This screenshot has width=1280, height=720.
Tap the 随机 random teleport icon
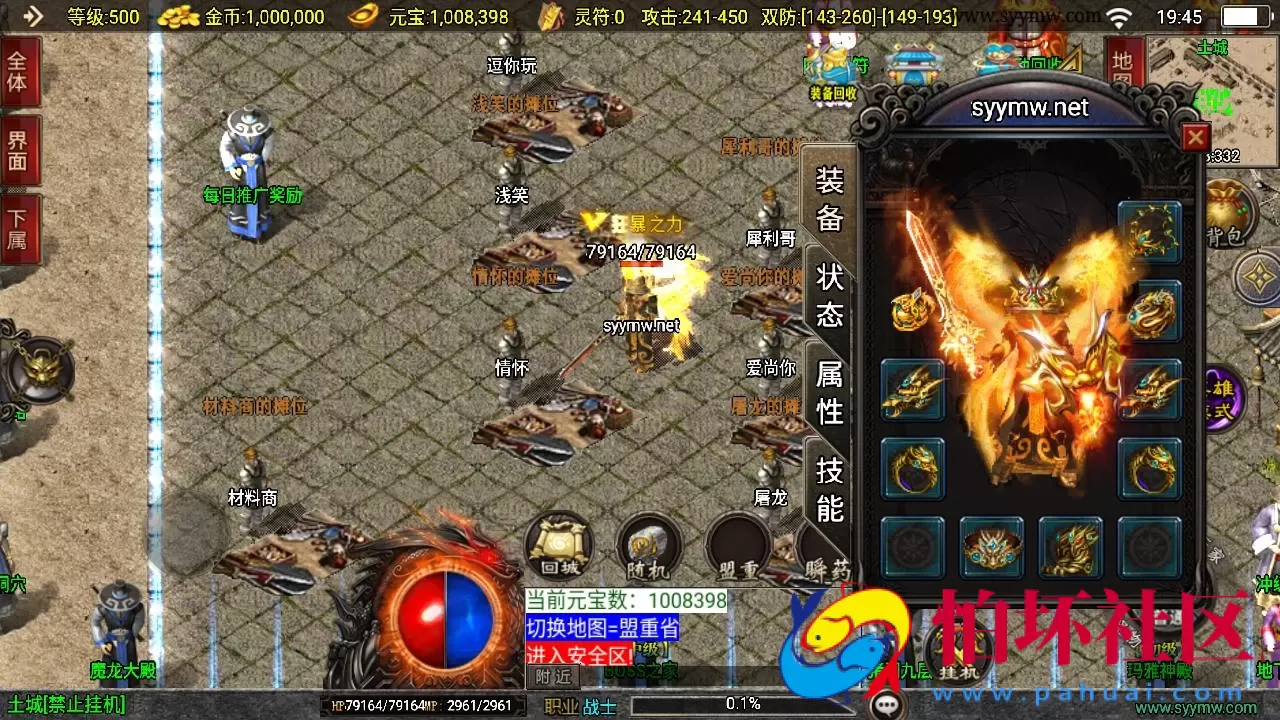648,545
